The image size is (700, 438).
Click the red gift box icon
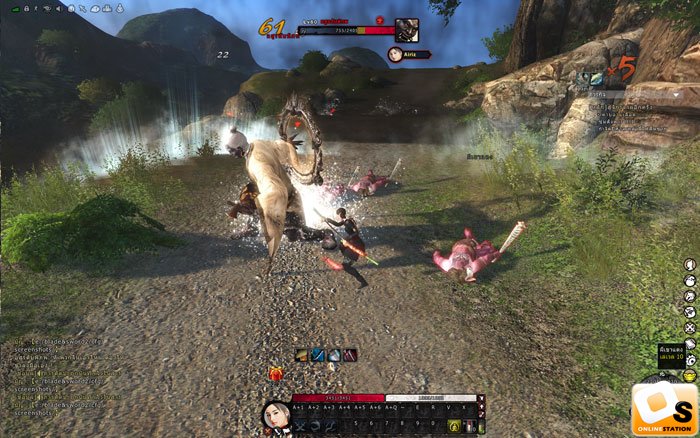[275, 375]
